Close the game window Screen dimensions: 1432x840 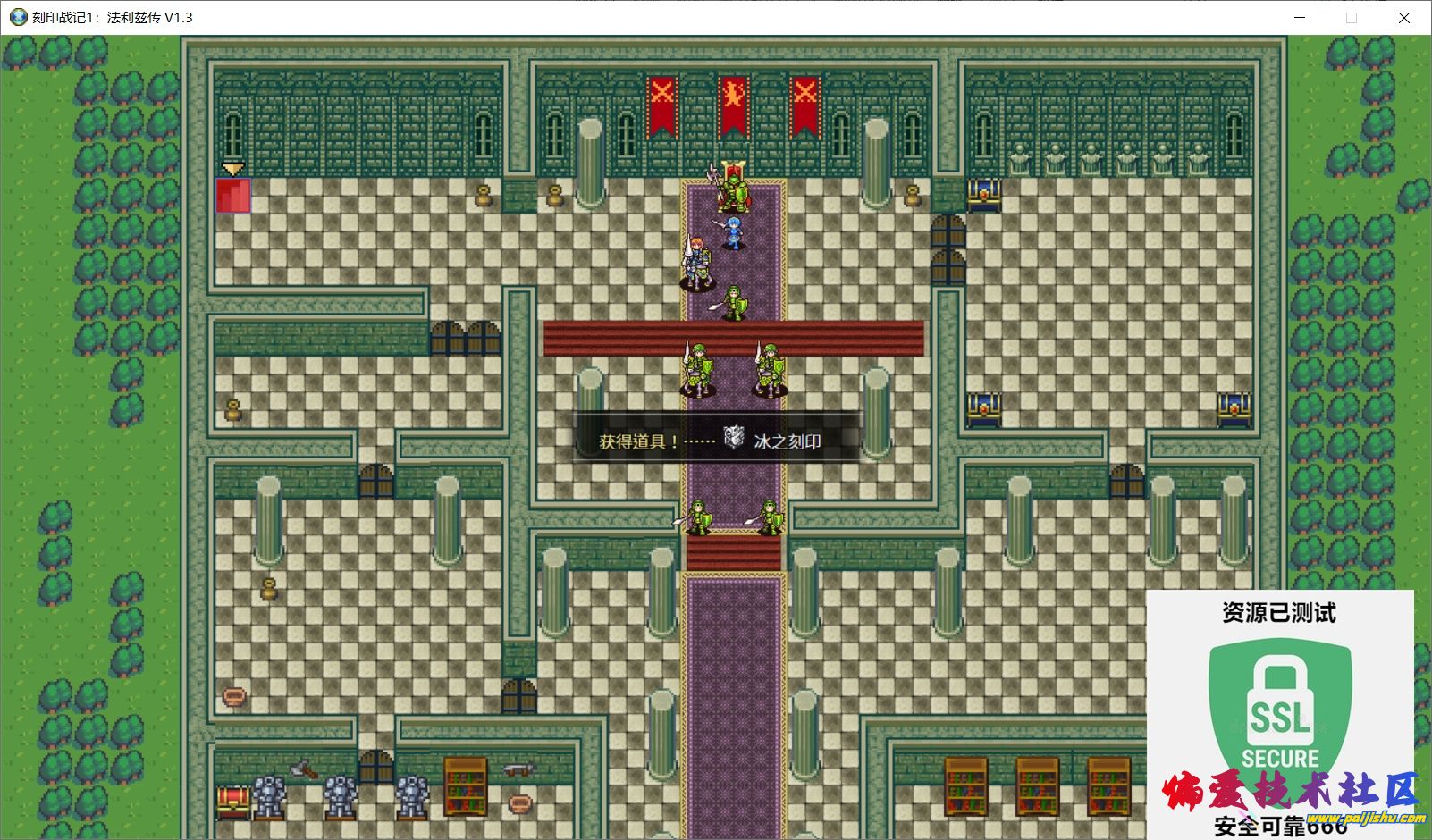[1403, 18]
